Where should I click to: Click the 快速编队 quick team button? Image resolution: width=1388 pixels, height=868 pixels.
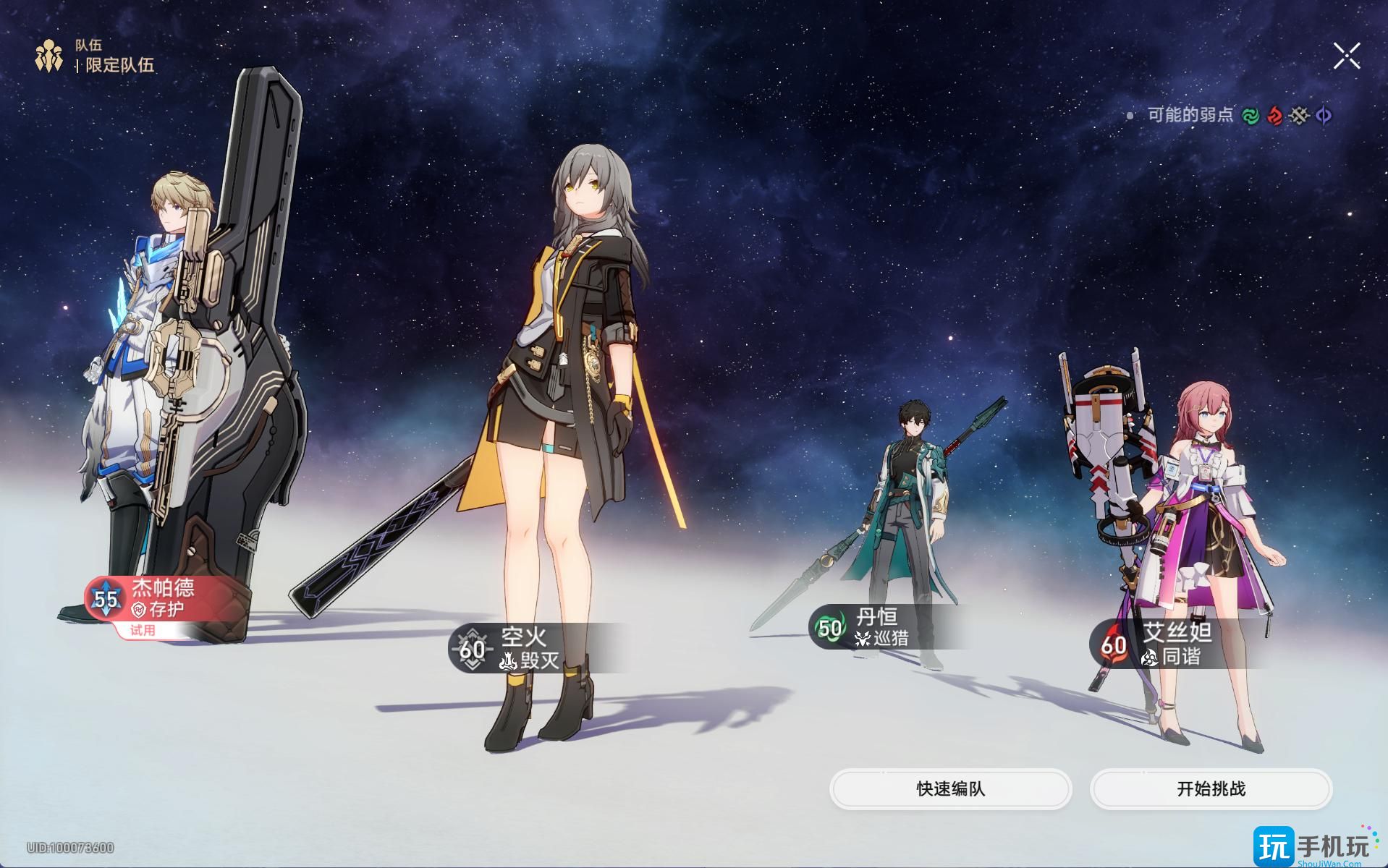coord(950,788)
